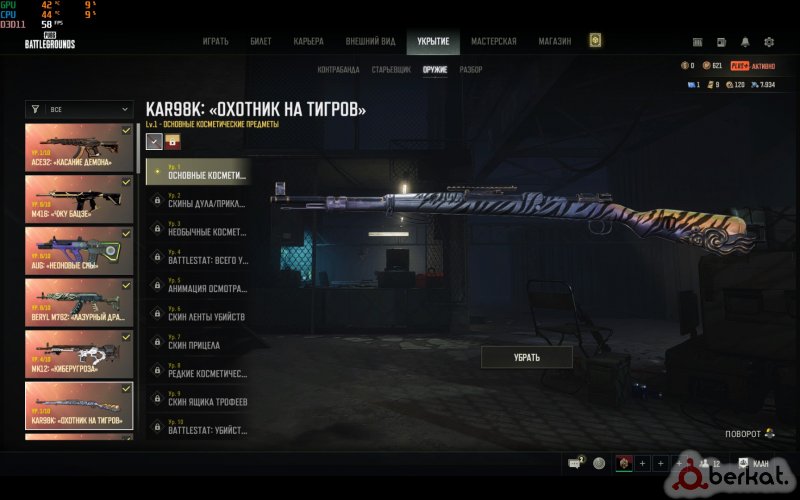Screen dimensions: 800x500
Task: Choose the AUG «Неоновые сны» weapon skin
Action: click(79, 250)
